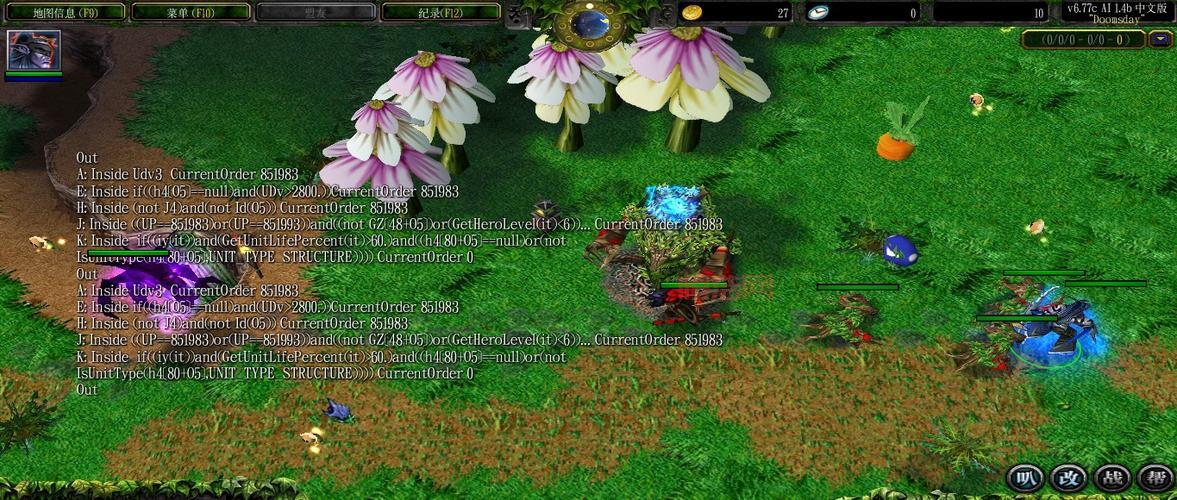Click the round 战 button

(x=1110, y=478)
